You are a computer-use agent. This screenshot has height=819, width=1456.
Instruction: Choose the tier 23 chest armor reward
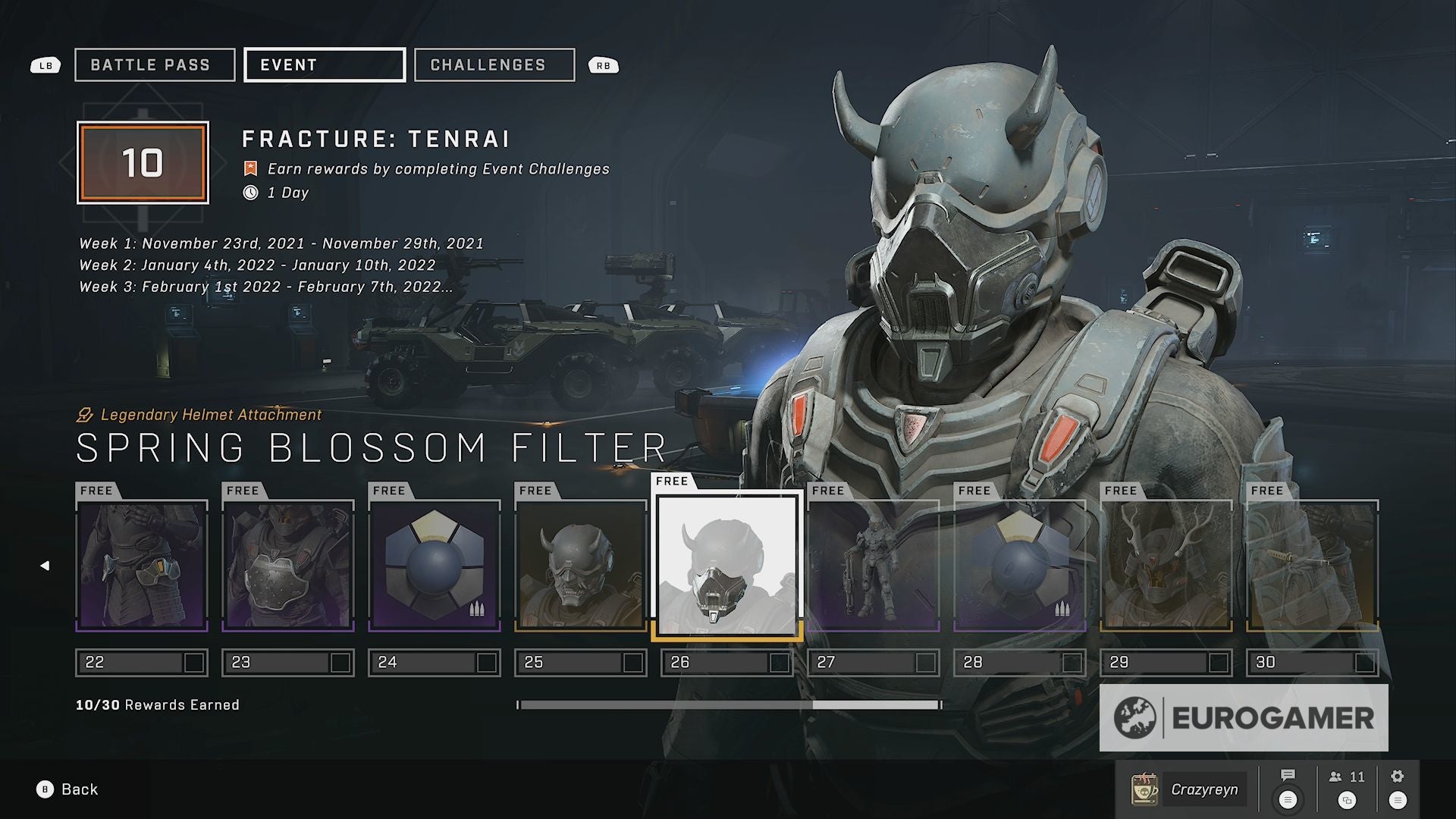pyautogui.click(x=288, y=565)
